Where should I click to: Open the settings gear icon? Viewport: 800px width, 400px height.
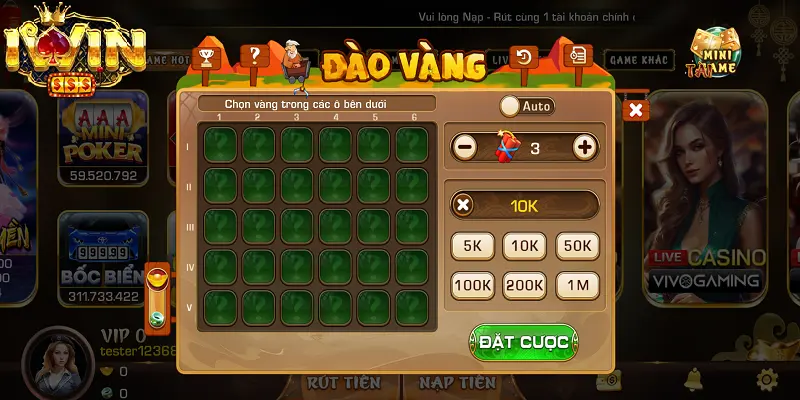tap(767, 380)
